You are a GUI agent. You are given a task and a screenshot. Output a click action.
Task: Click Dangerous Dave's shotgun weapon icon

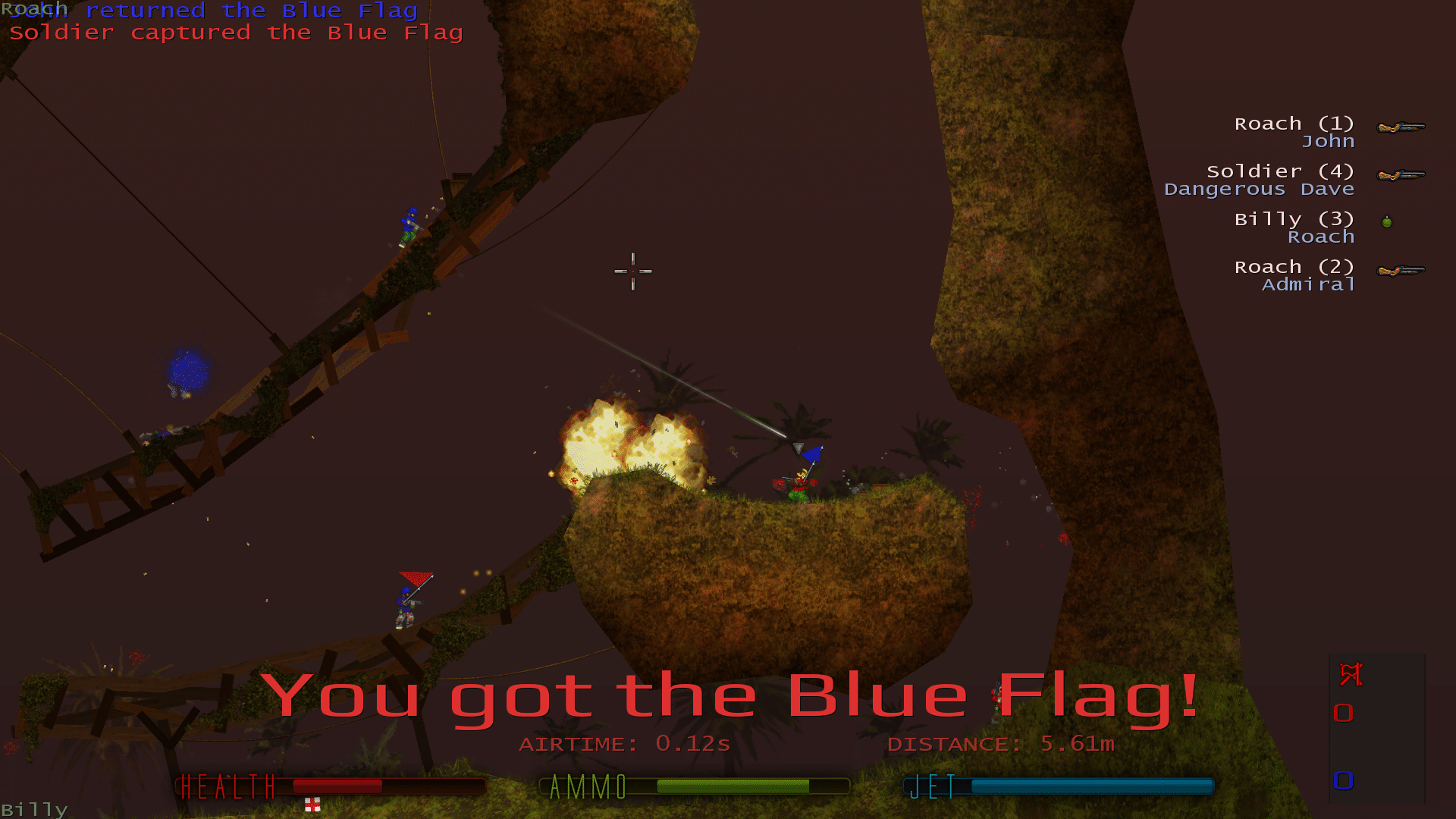click(1401, 176)
